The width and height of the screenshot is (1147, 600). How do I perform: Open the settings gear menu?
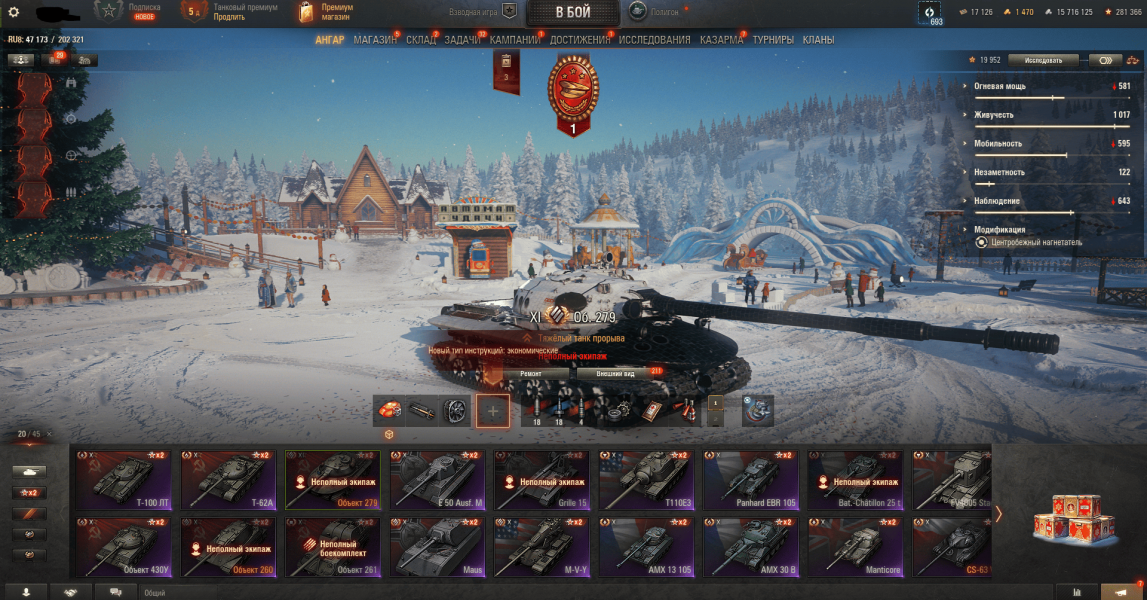(14, 12)
